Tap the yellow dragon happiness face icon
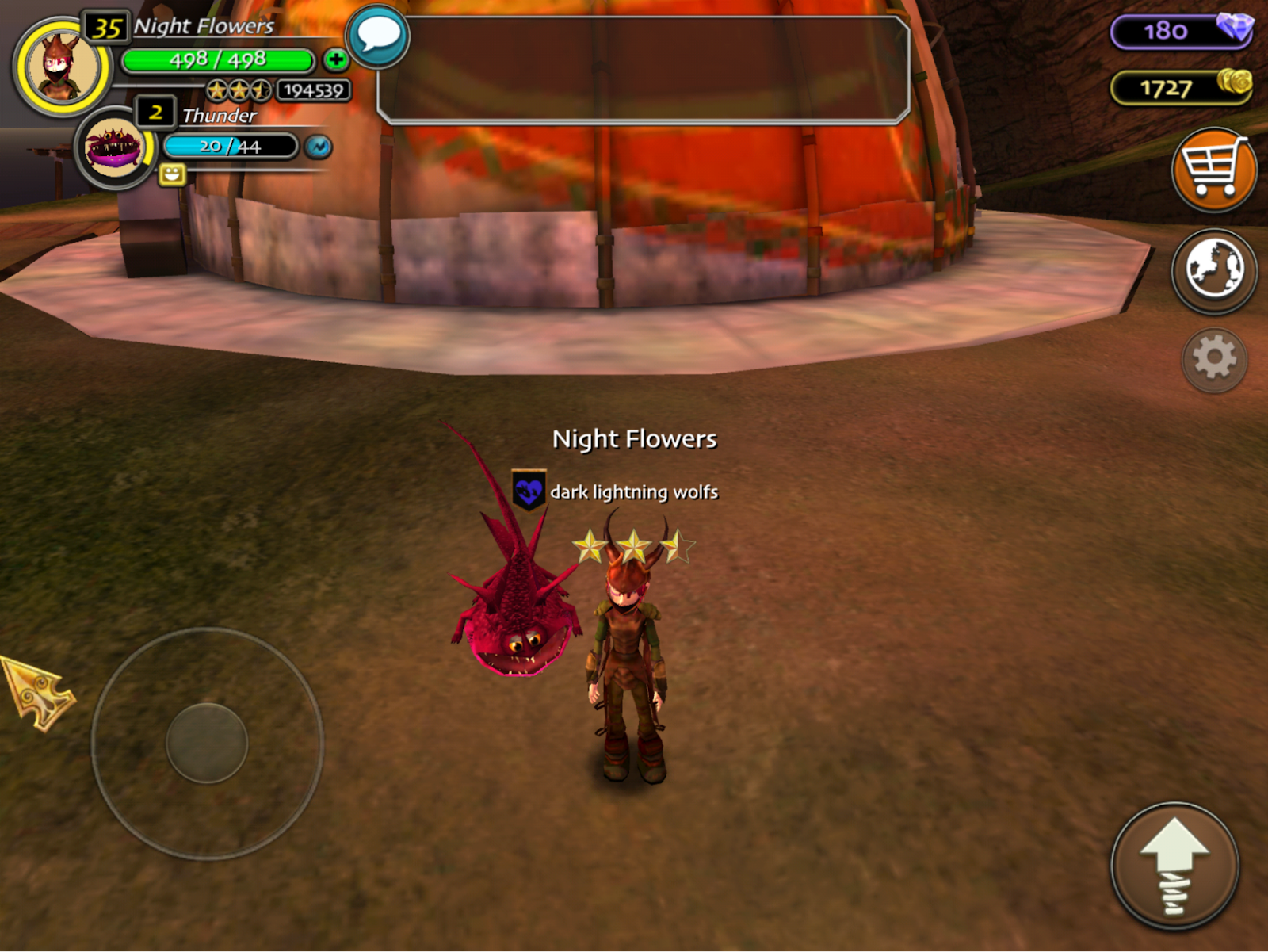This screenshot has height=952, width=1268. pos(172,174)
